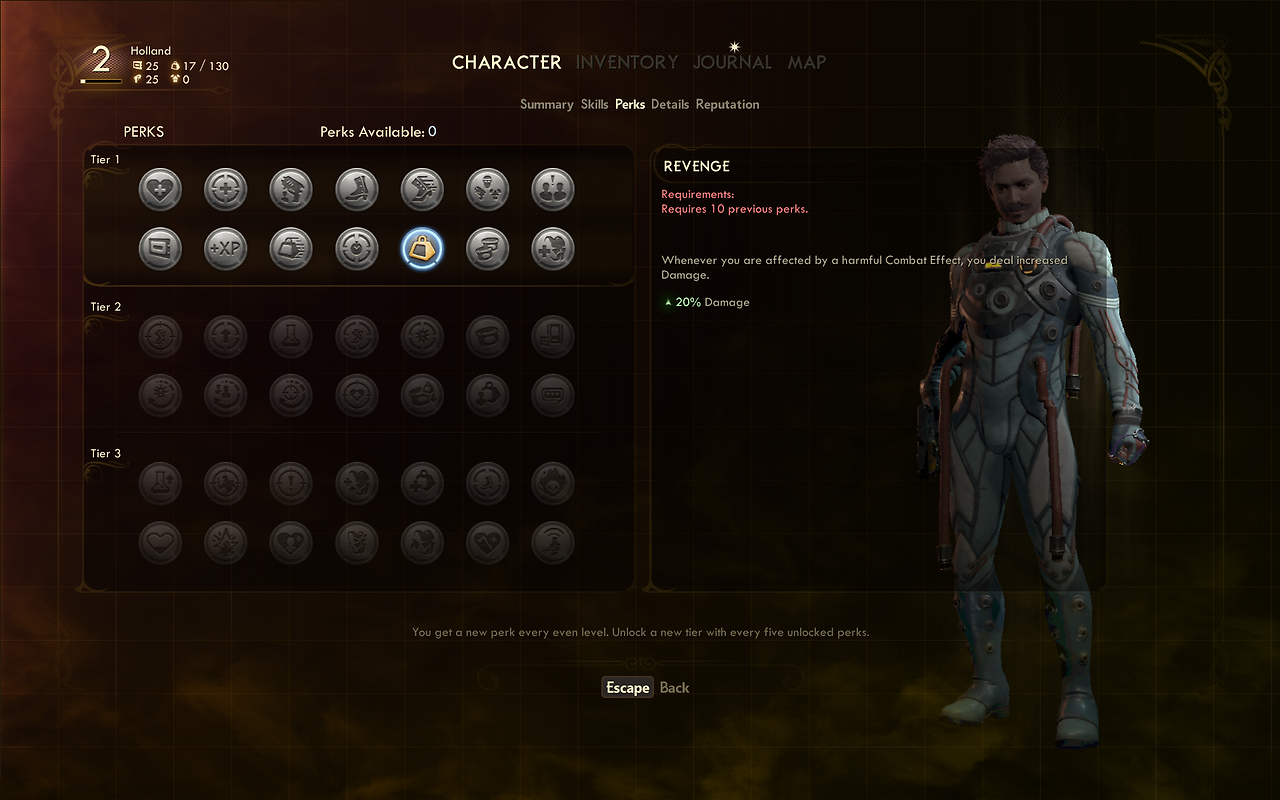Select the single boot perk
Image resolution: width=1280 pixels, height=800 pixels.
pos(356,189)
